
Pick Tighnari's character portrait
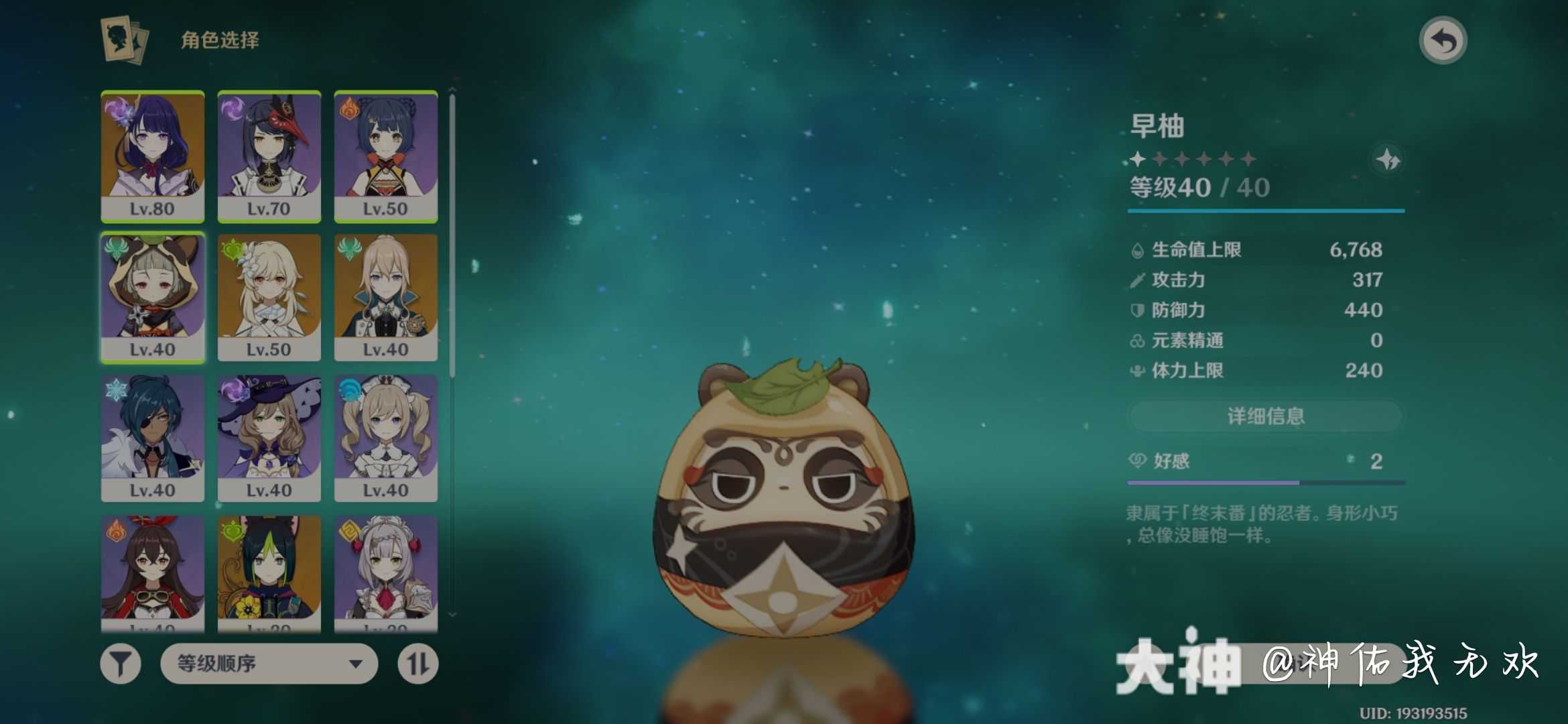click(x=269, y=573)
